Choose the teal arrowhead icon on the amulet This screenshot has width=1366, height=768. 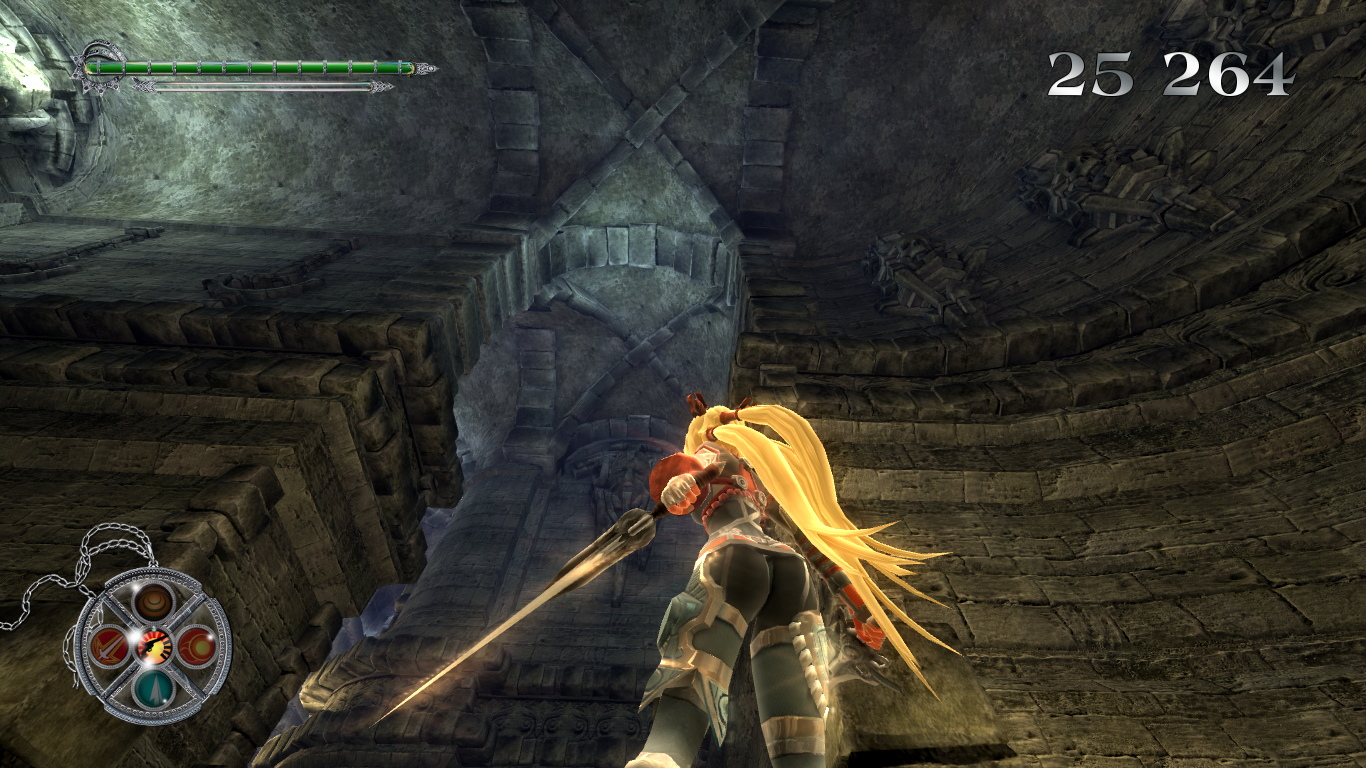(x=153, y=688)
